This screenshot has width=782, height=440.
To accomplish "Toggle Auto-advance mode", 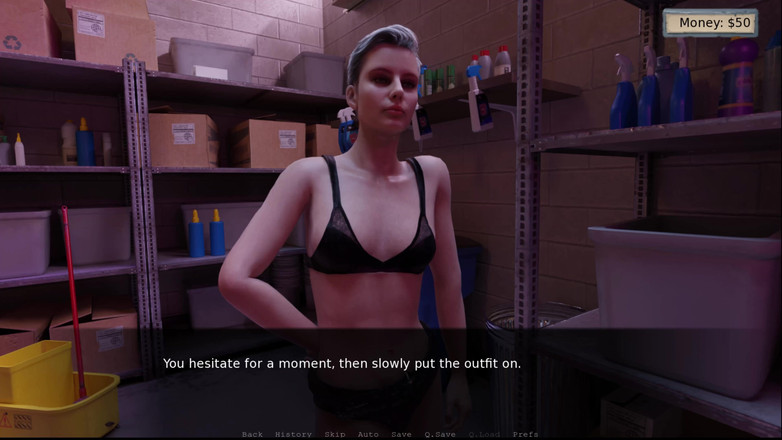I will (x=368, y=434).
